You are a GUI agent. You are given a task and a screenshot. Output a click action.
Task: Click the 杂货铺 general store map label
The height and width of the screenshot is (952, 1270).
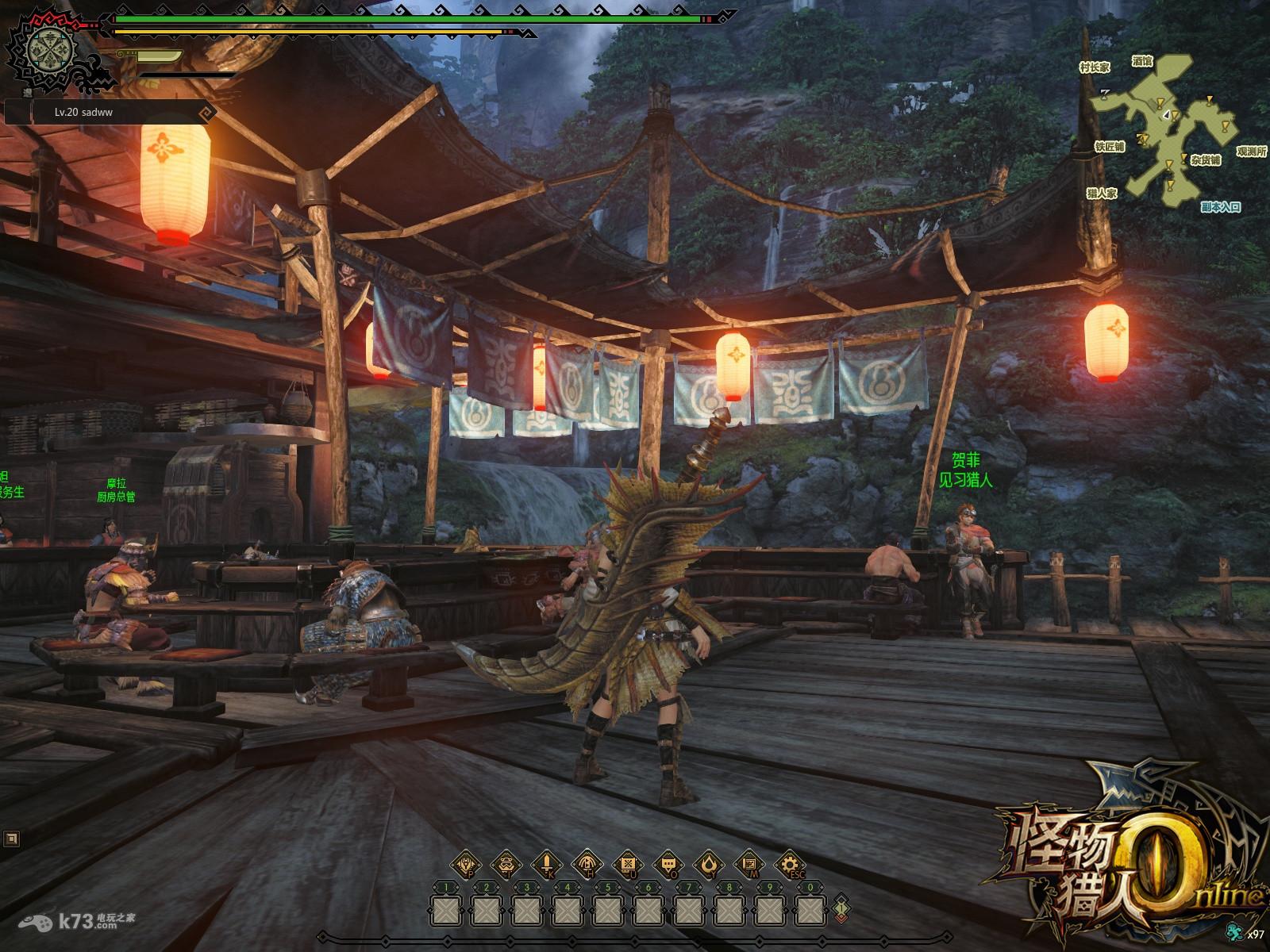(1204, 160)
